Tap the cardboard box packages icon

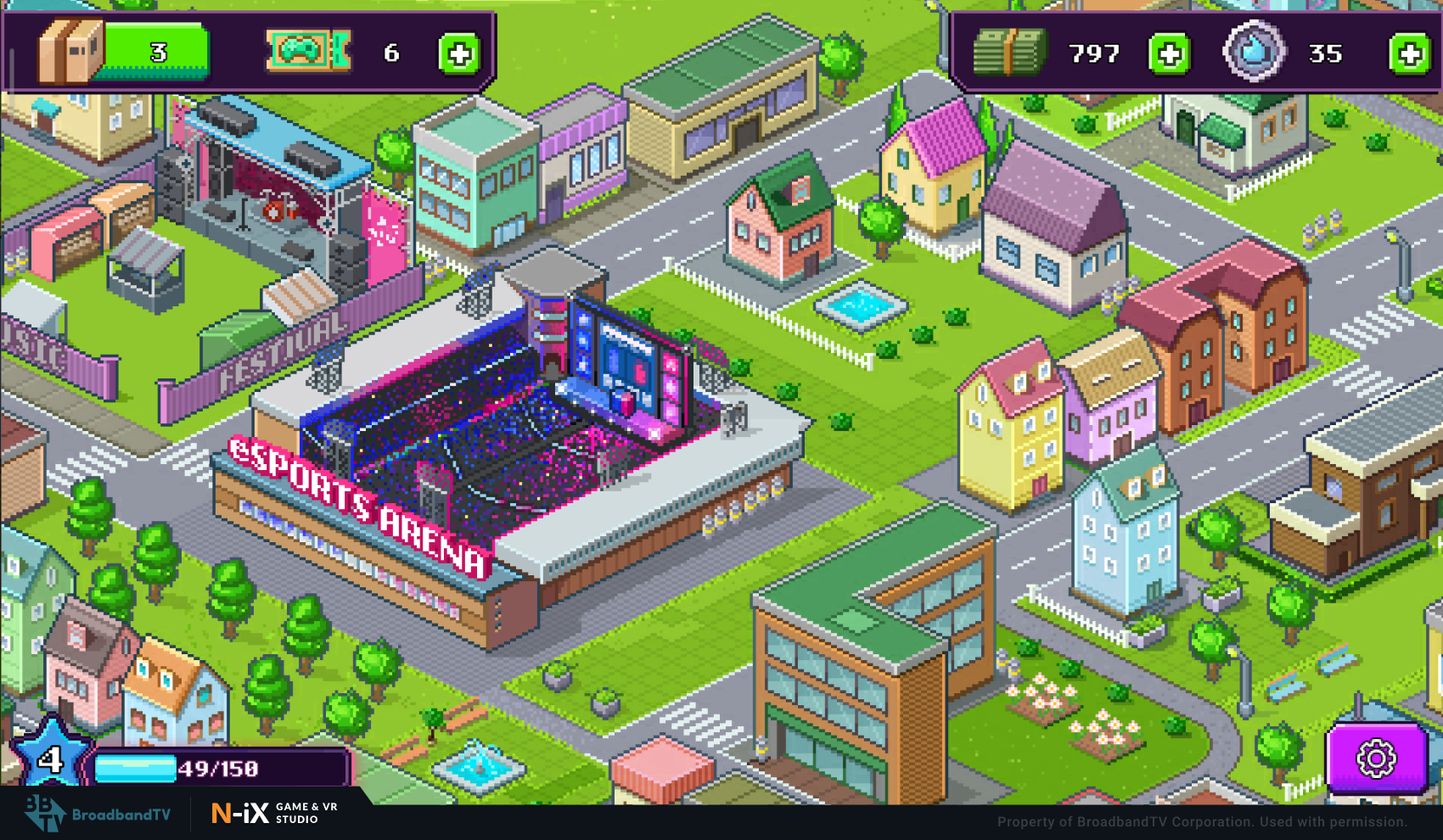click(x=70, y=52)
